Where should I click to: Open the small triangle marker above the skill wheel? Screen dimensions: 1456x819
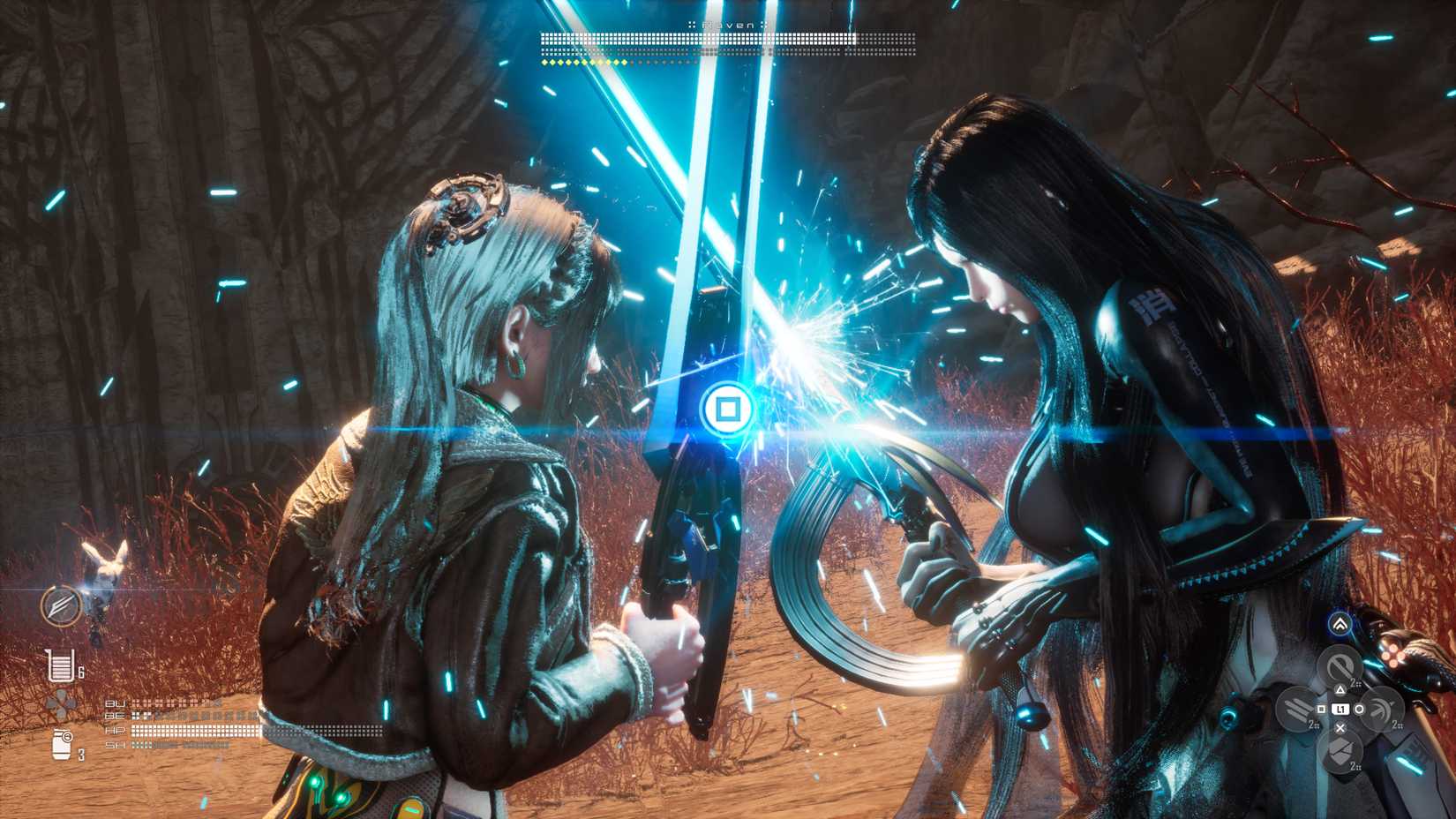1340,690
